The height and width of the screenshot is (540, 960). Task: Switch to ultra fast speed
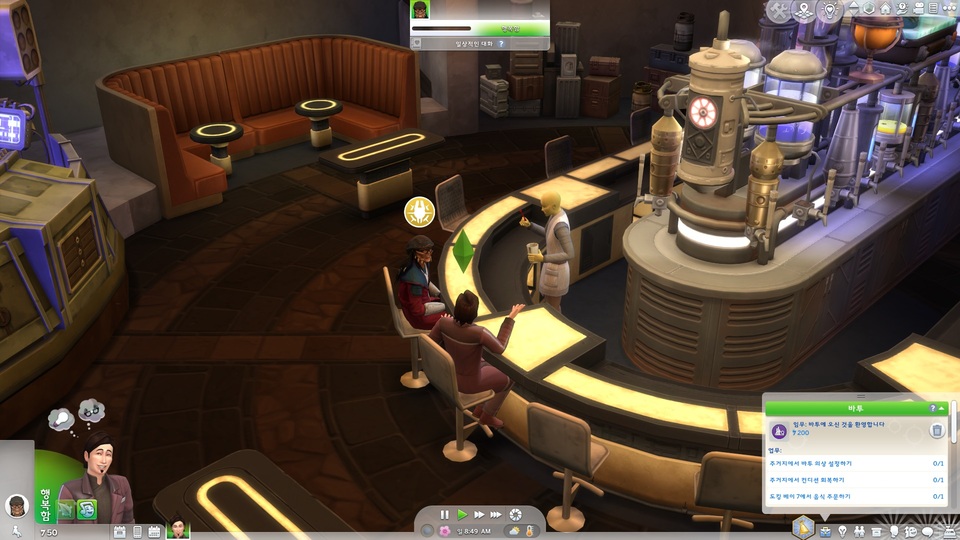[496, 514]
